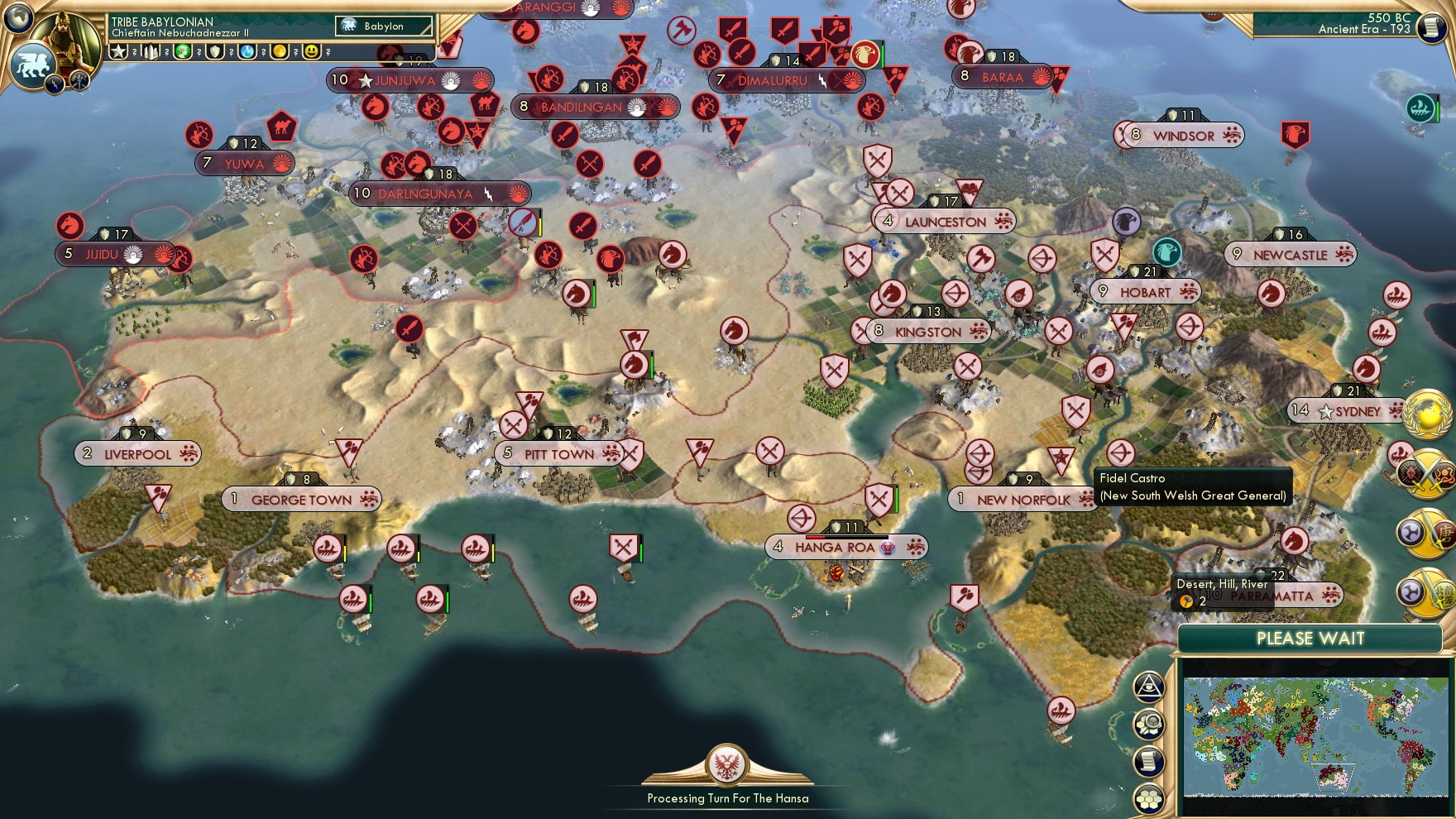Click the gold coin icon
This screenshot has width=1456, height=819.
point(280,51)
